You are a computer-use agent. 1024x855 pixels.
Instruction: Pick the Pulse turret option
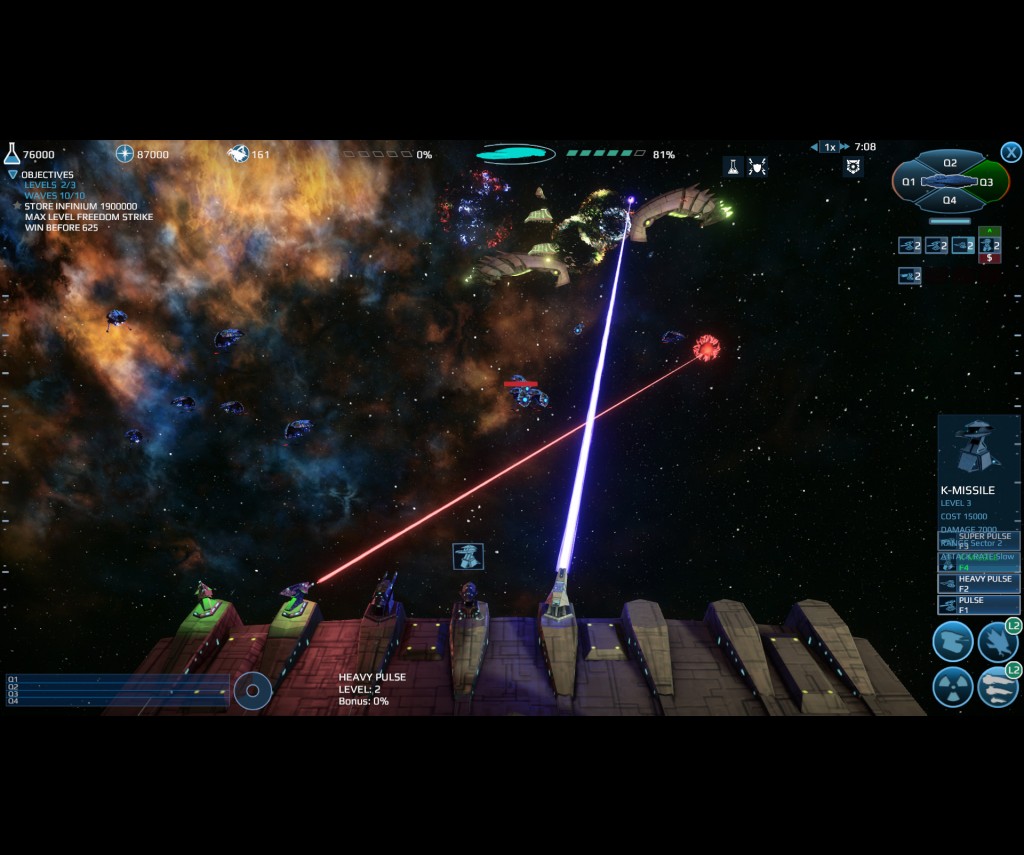(x=979, y=604)
